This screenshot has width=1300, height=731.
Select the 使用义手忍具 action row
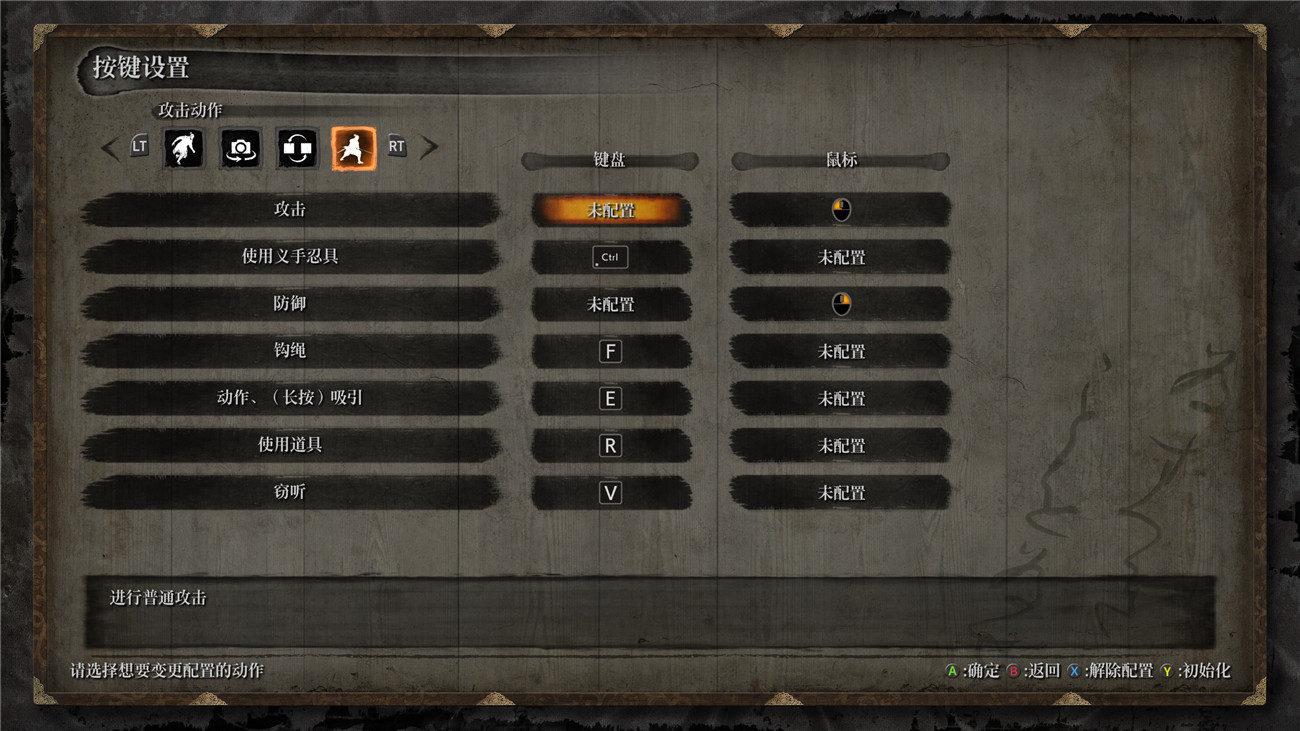pyautogui.click(x=290, y=257)
